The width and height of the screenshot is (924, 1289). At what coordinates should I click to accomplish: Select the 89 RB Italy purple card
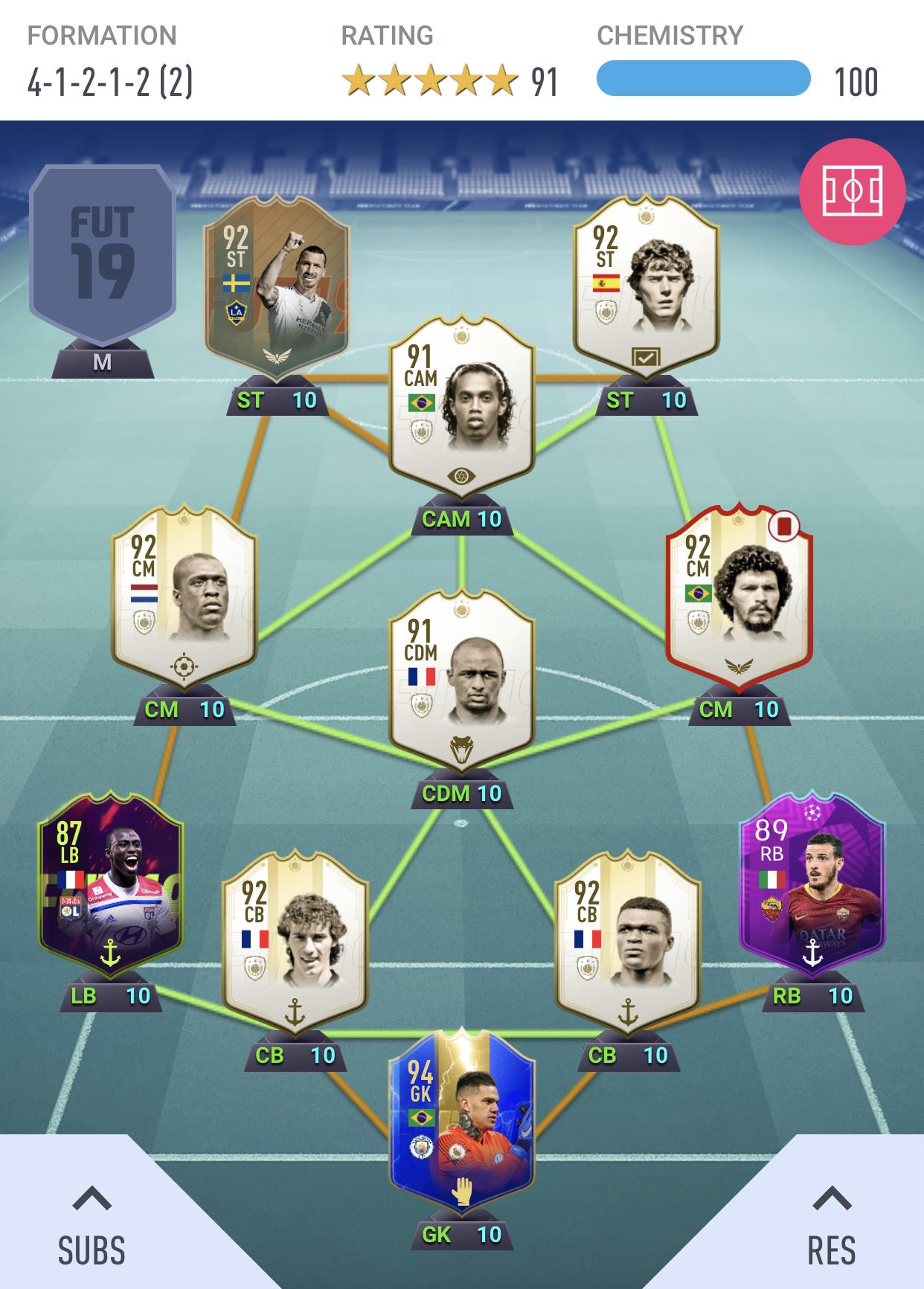[812, 893]
